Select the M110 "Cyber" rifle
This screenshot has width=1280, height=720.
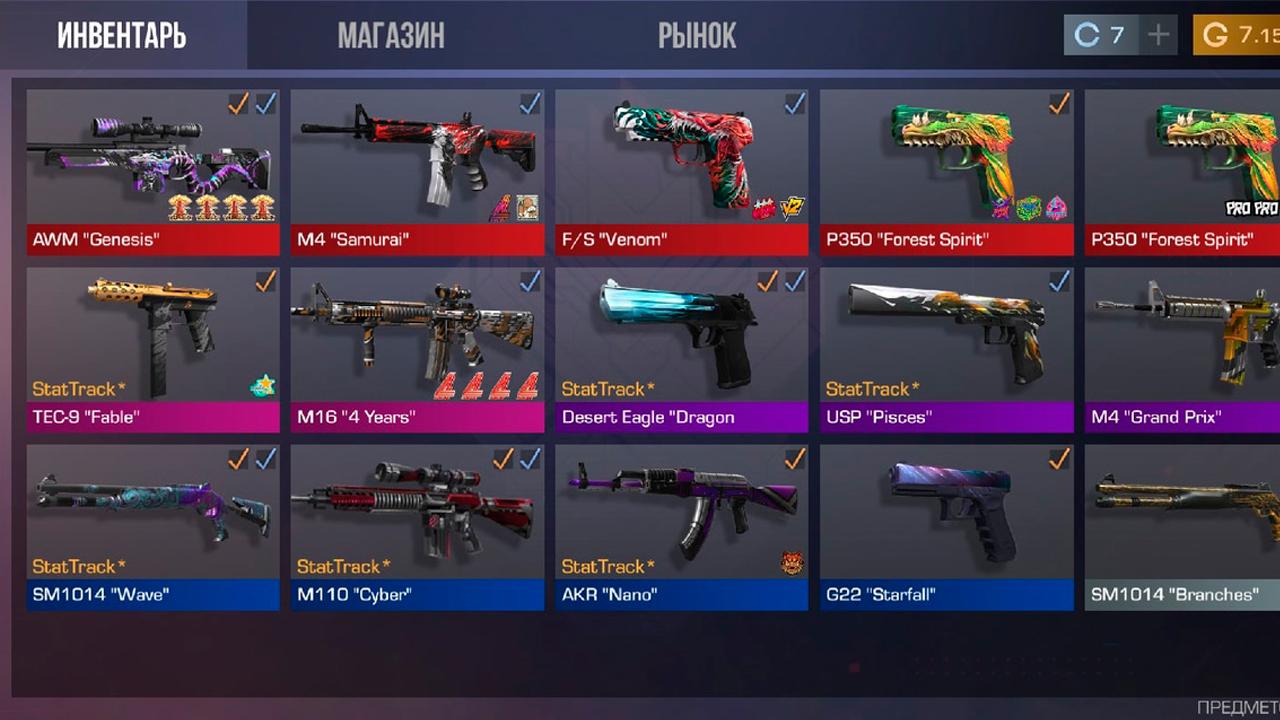(417, 527)
